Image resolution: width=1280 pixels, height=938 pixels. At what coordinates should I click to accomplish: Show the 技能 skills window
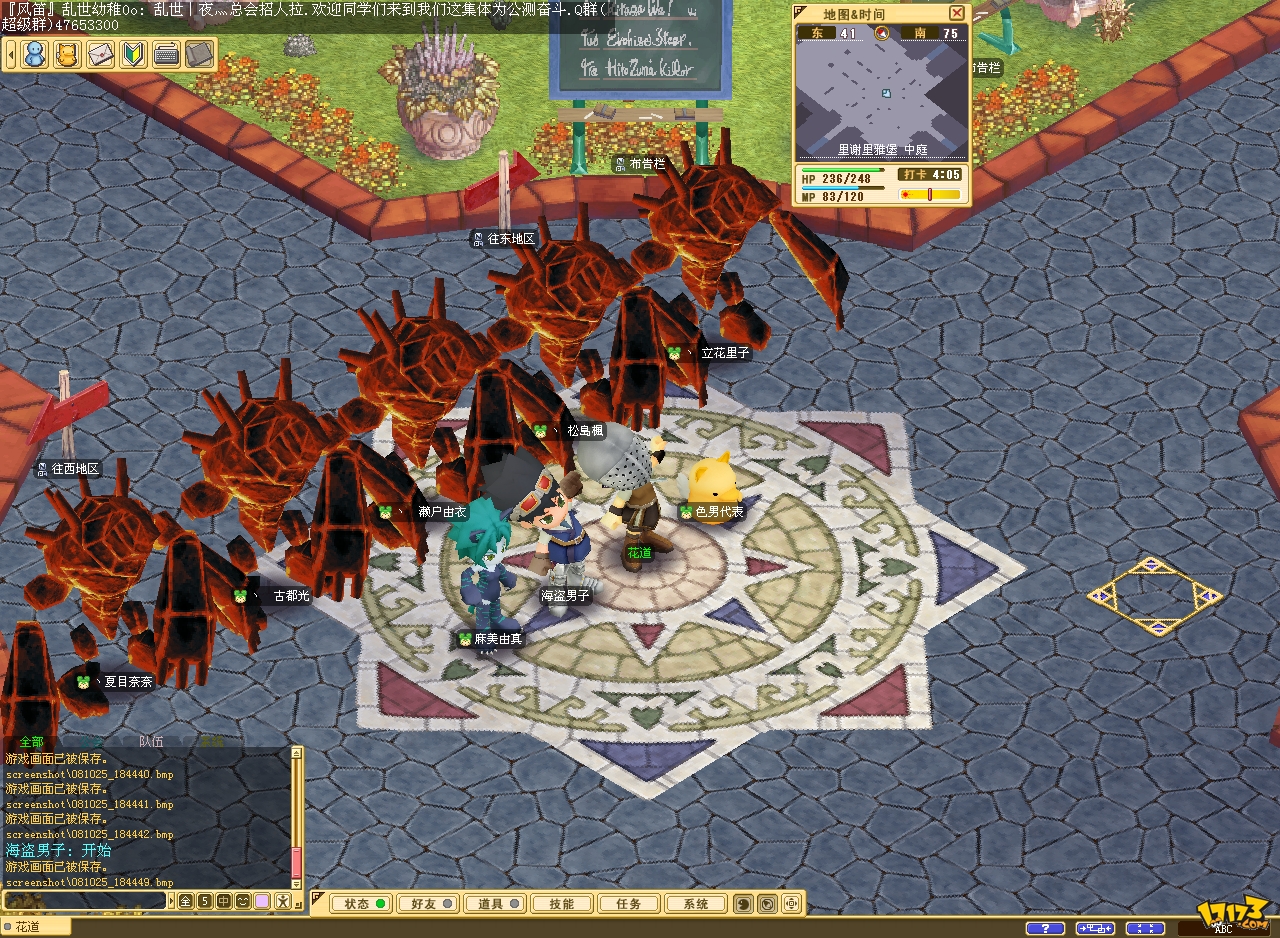click(562, 904)
